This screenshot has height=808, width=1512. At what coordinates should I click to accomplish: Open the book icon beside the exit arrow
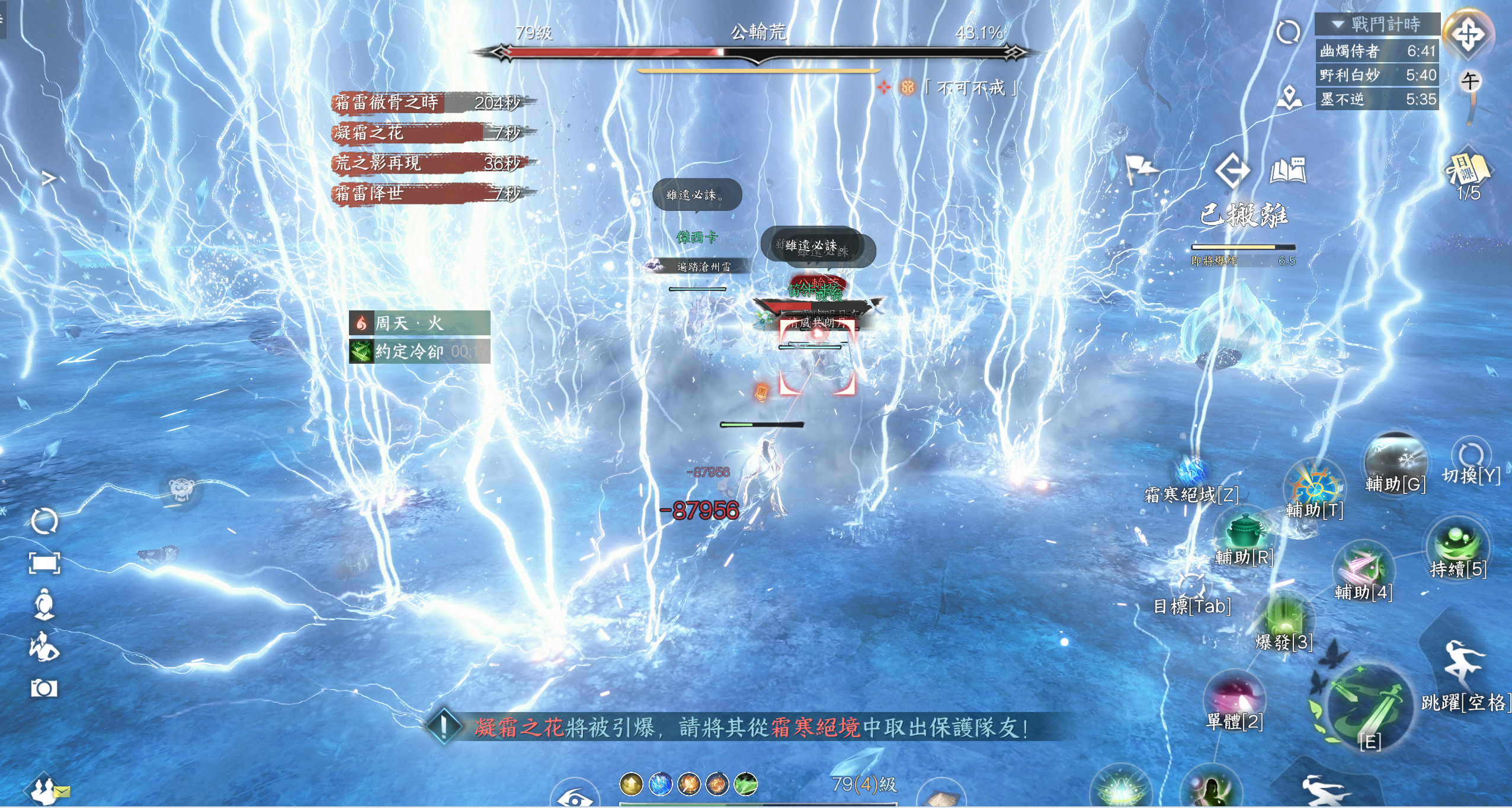[1289, 171]
